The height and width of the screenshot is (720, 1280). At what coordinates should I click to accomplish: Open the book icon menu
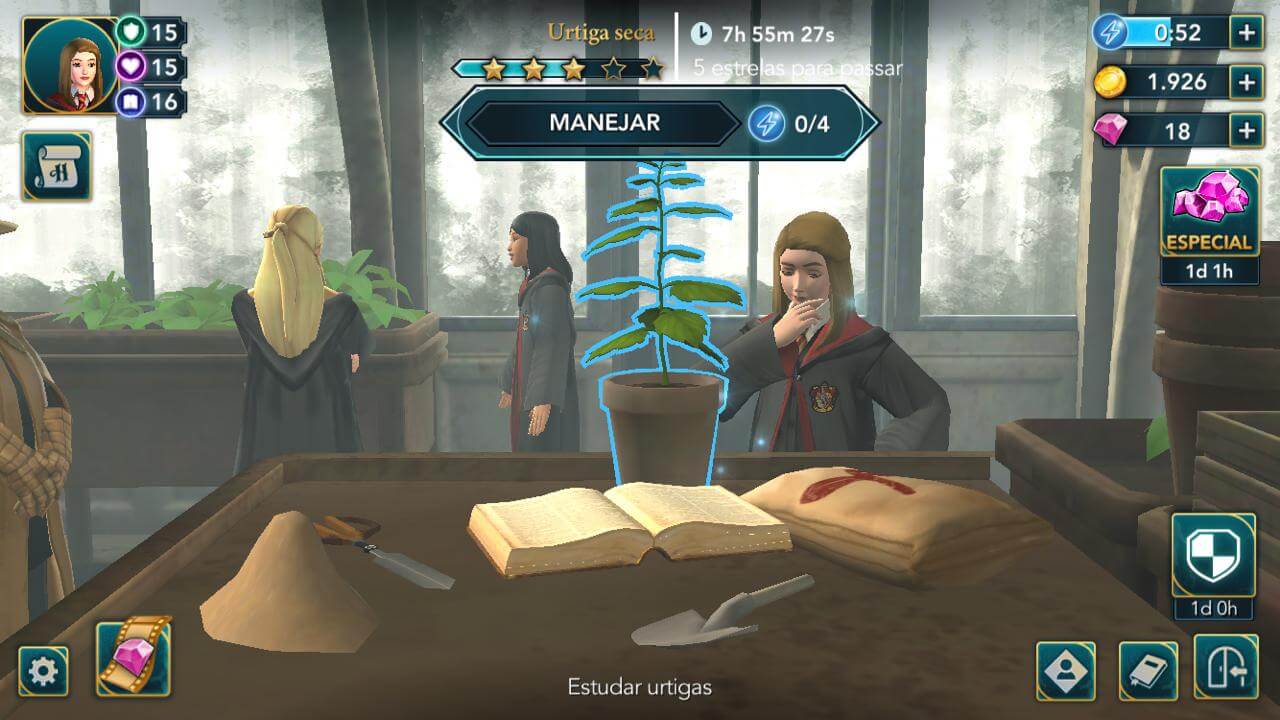pos(1147,670)
